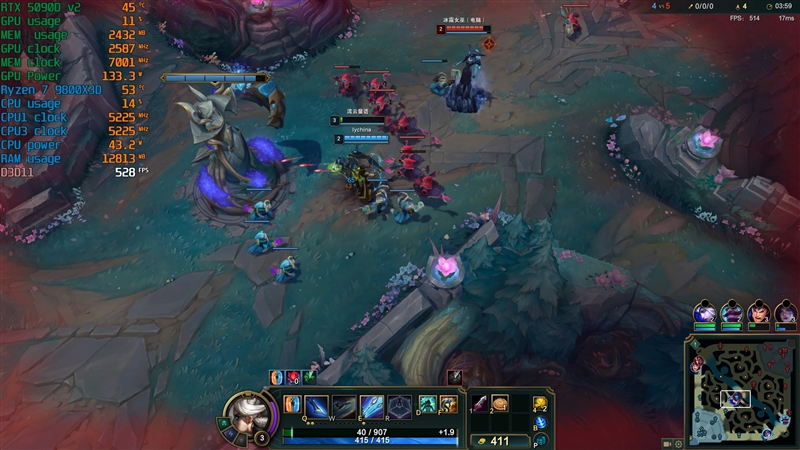Click the blue recall button

[x=540, y=423]
